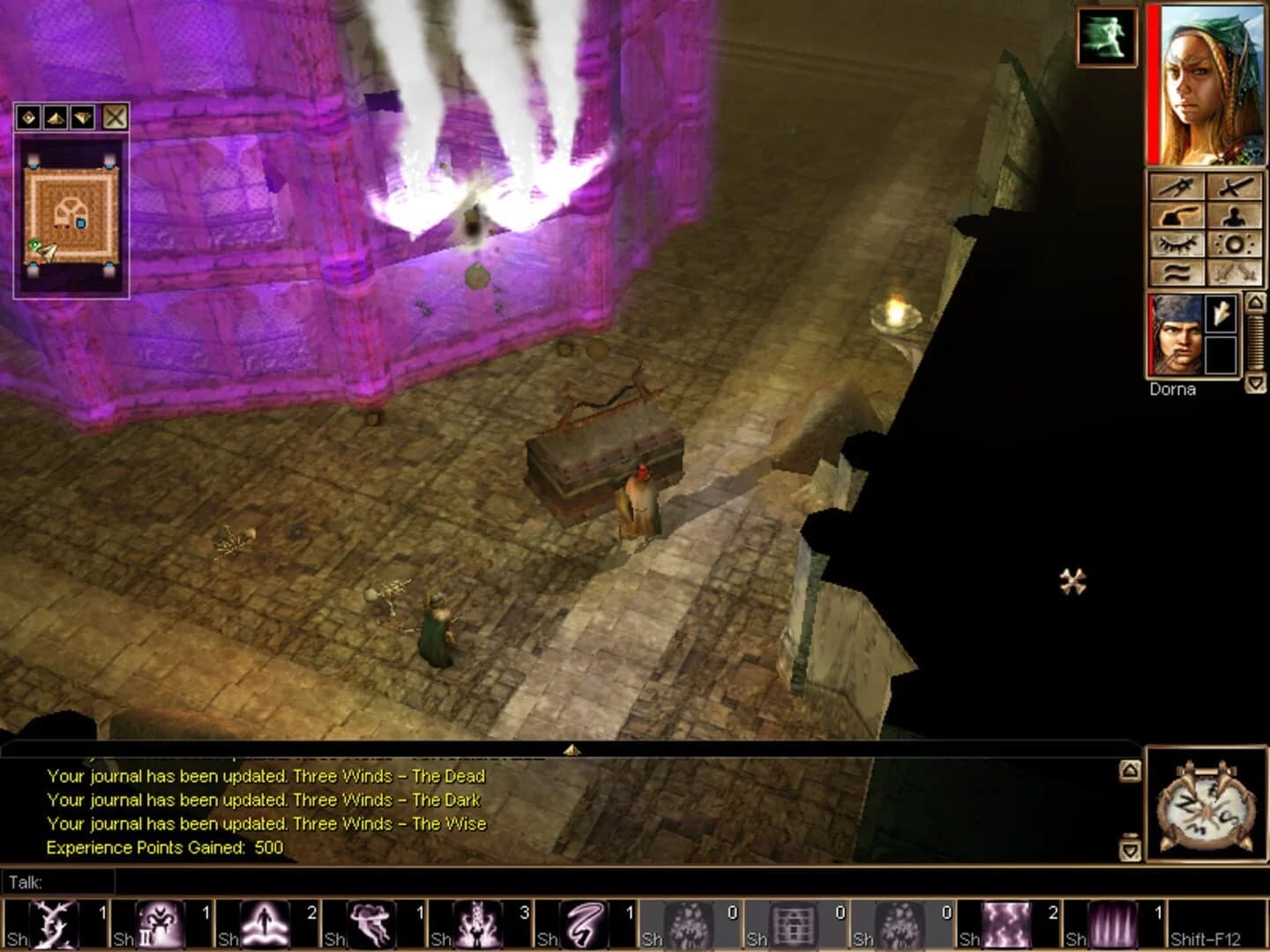Screen dimensions: 1270x952
Task: Click the diamond centering icon on the minimap
Action: pos(28,116)
